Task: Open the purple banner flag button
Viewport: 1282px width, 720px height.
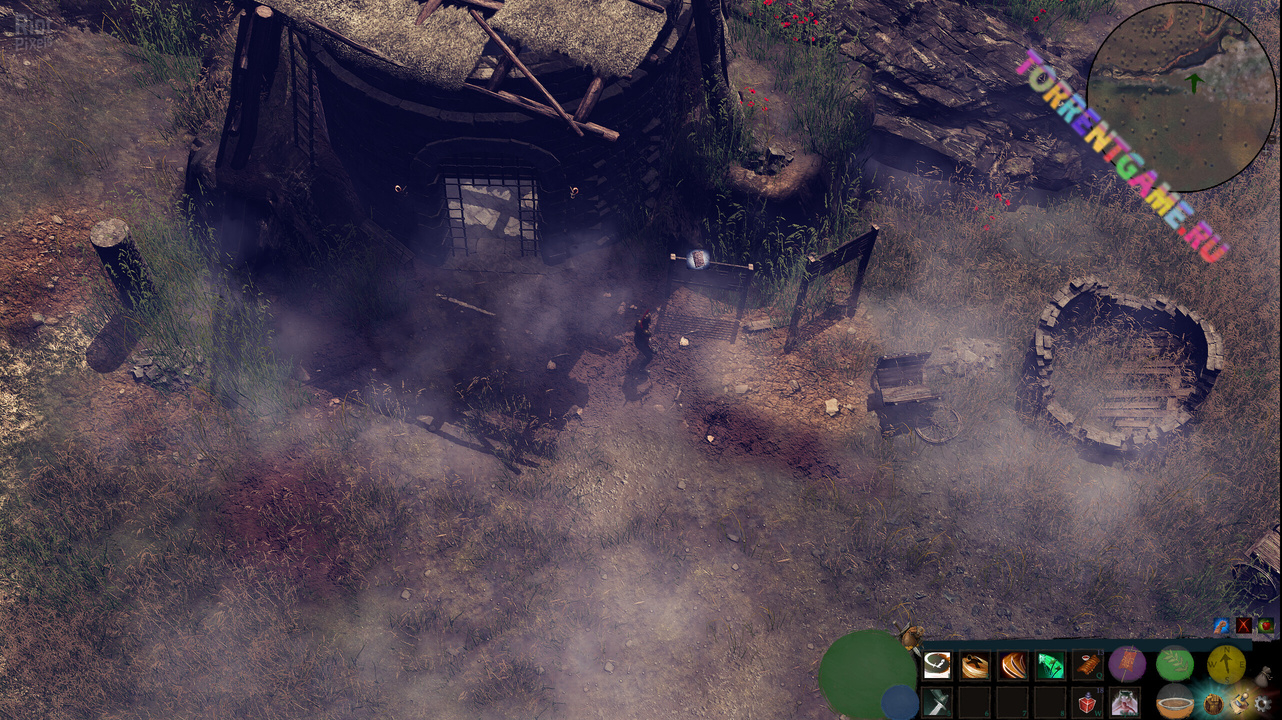Action: point(1127,663)
